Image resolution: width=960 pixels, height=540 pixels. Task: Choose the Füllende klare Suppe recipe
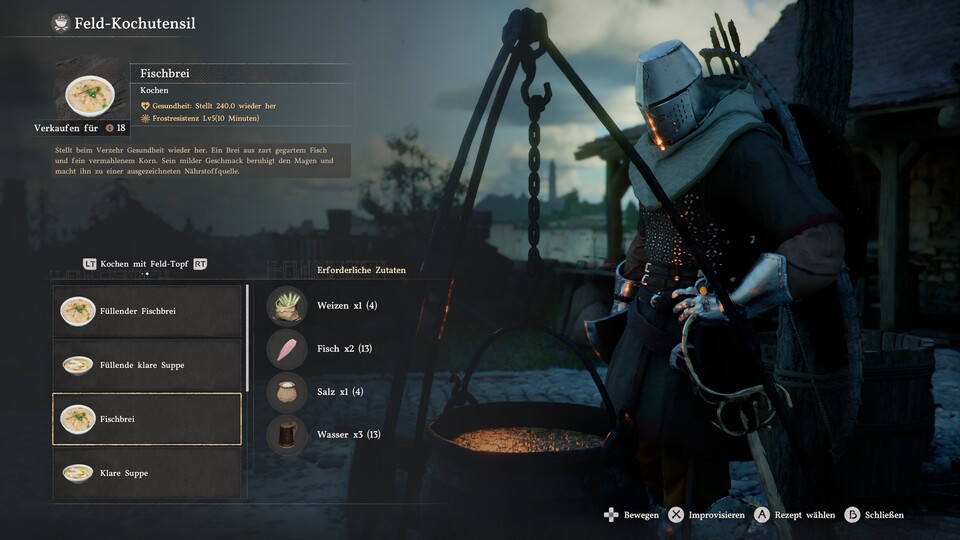[147, 365]
